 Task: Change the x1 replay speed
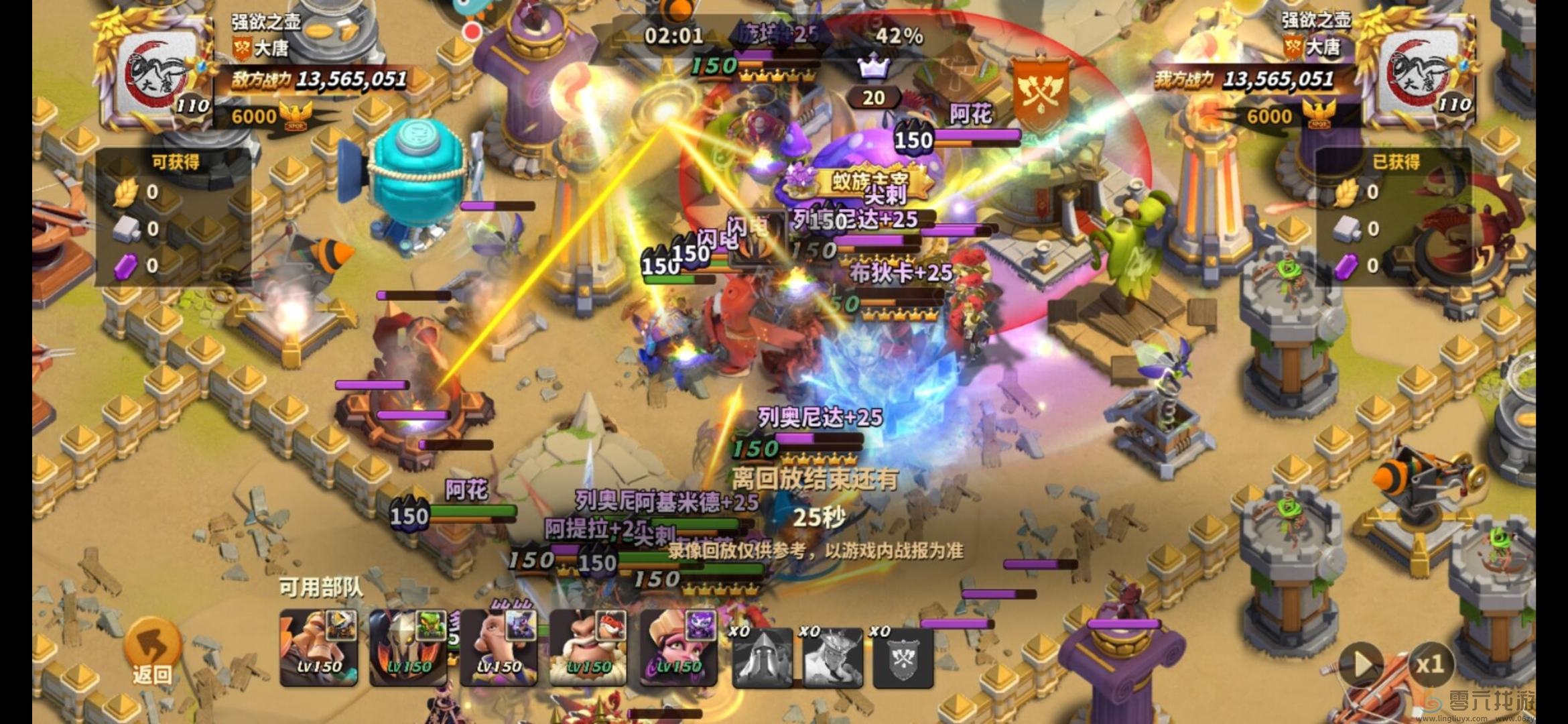point(1429,664)
